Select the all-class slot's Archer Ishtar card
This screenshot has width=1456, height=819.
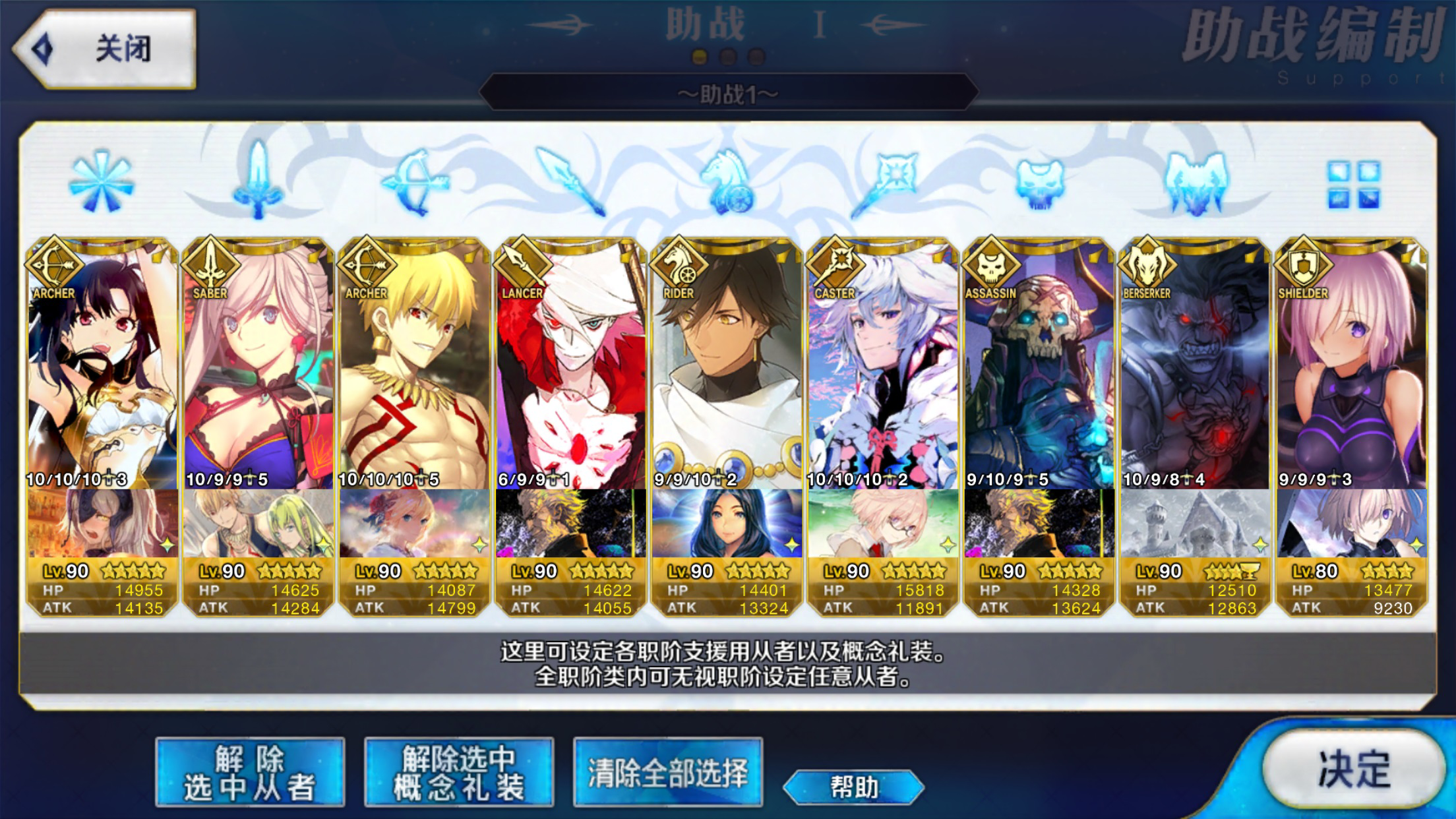[102, 369]
